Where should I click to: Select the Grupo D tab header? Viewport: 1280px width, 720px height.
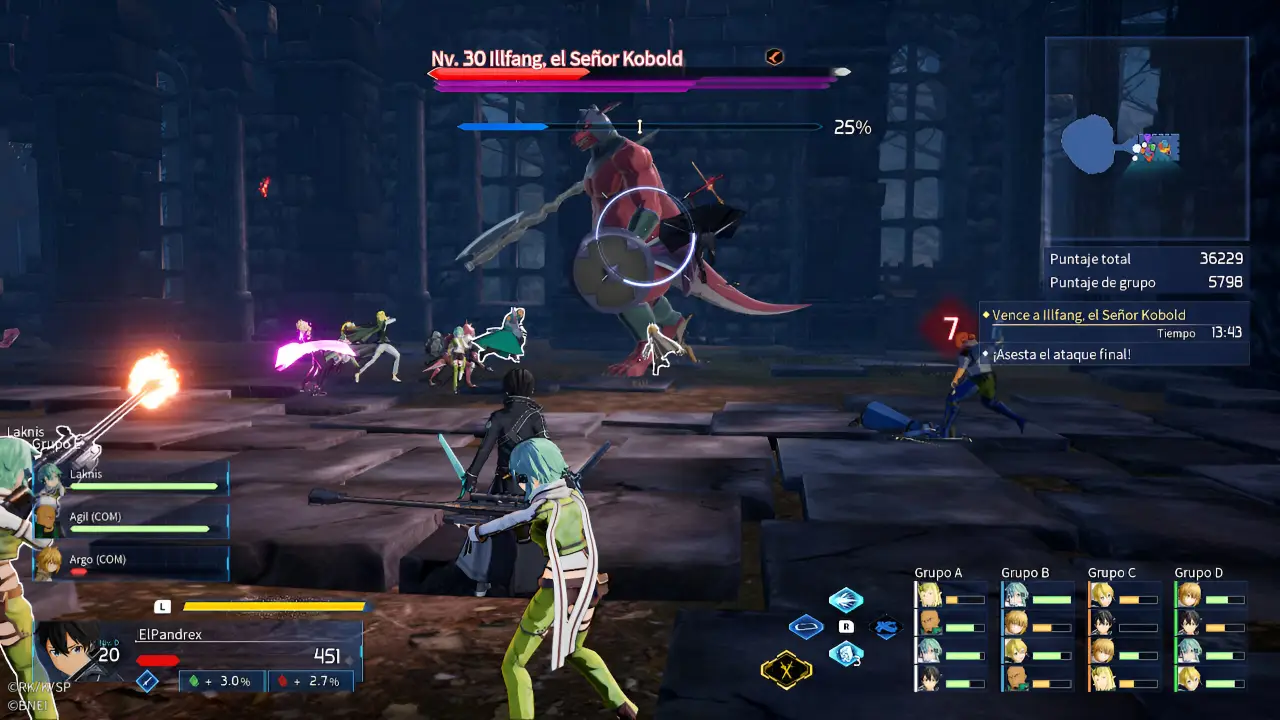point(1197,572)
